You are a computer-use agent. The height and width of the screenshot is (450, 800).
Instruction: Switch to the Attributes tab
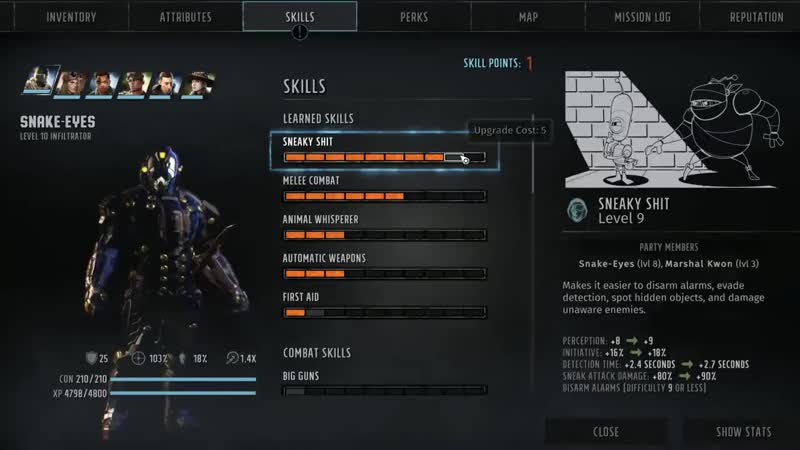pyautogui.click(x=186, y=17)
